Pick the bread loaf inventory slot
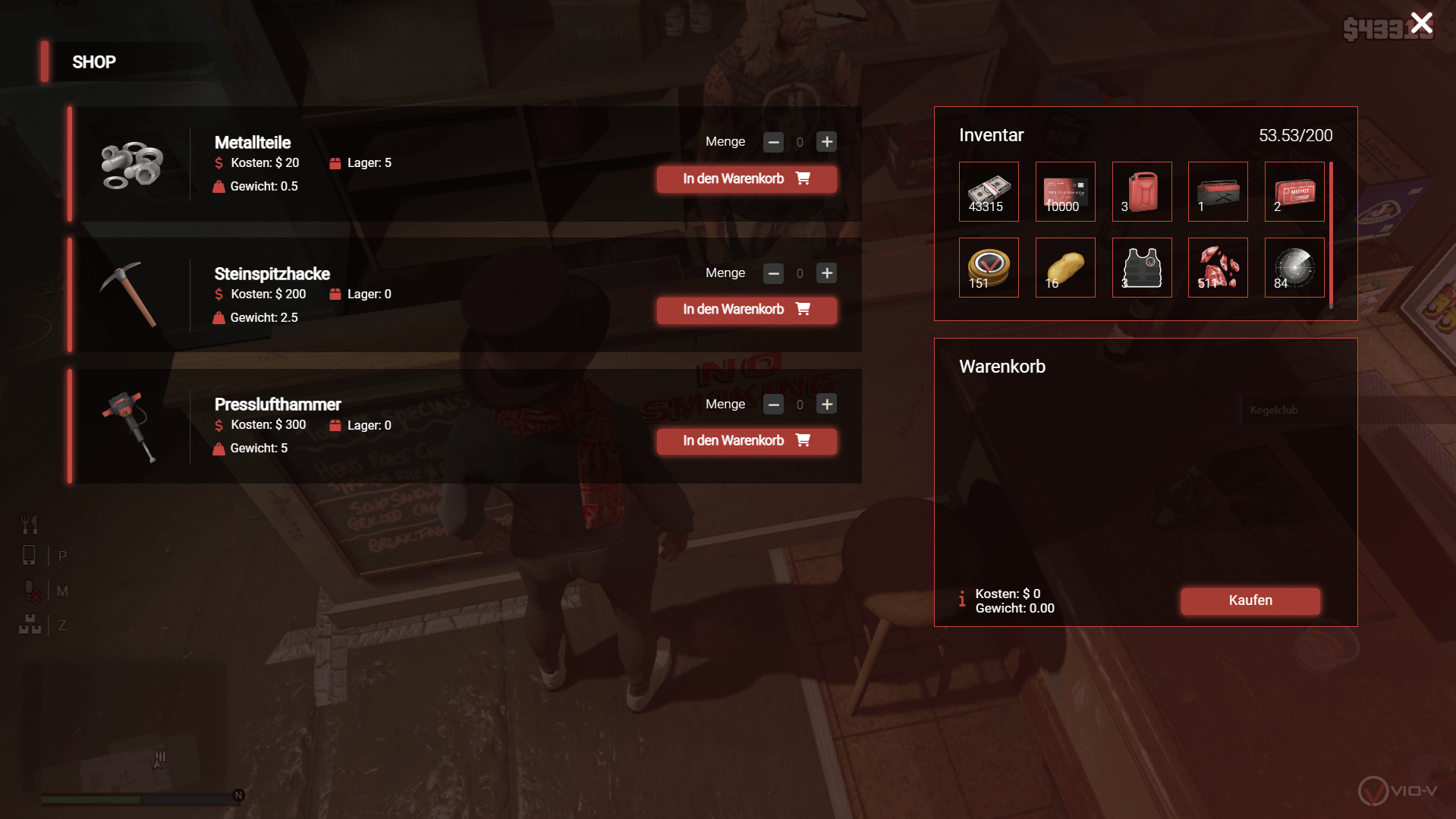Screen dimensions: 1456x819 (x=1064, y=267)
